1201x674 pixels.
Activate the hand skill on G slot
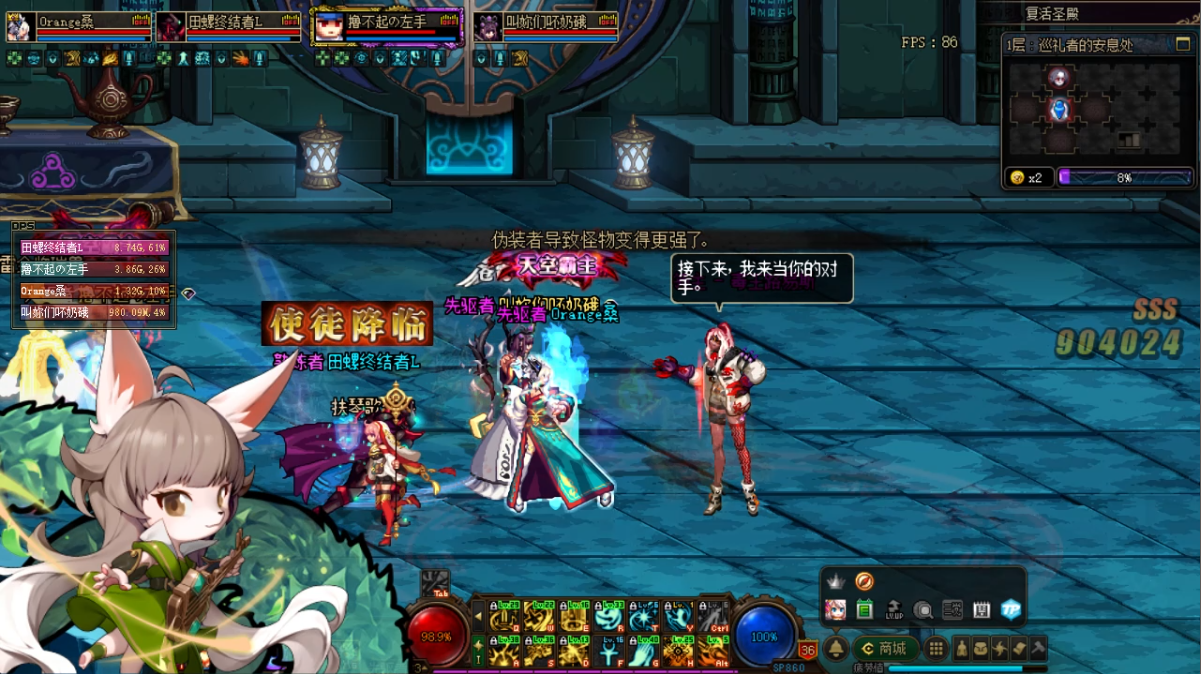coord(644,652)
